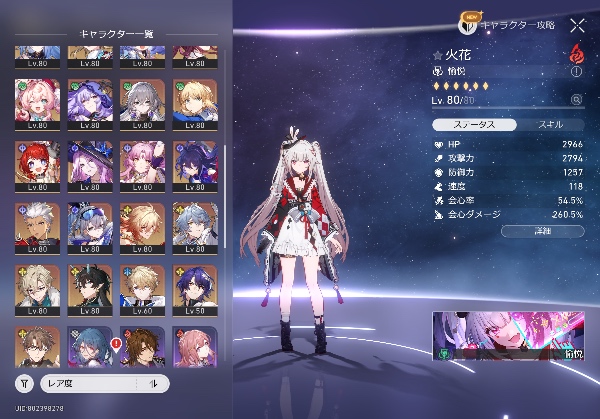The image size is (600, 419).
Task: Open the レア度 sort dropdown
Action: [x=95, y=382]
